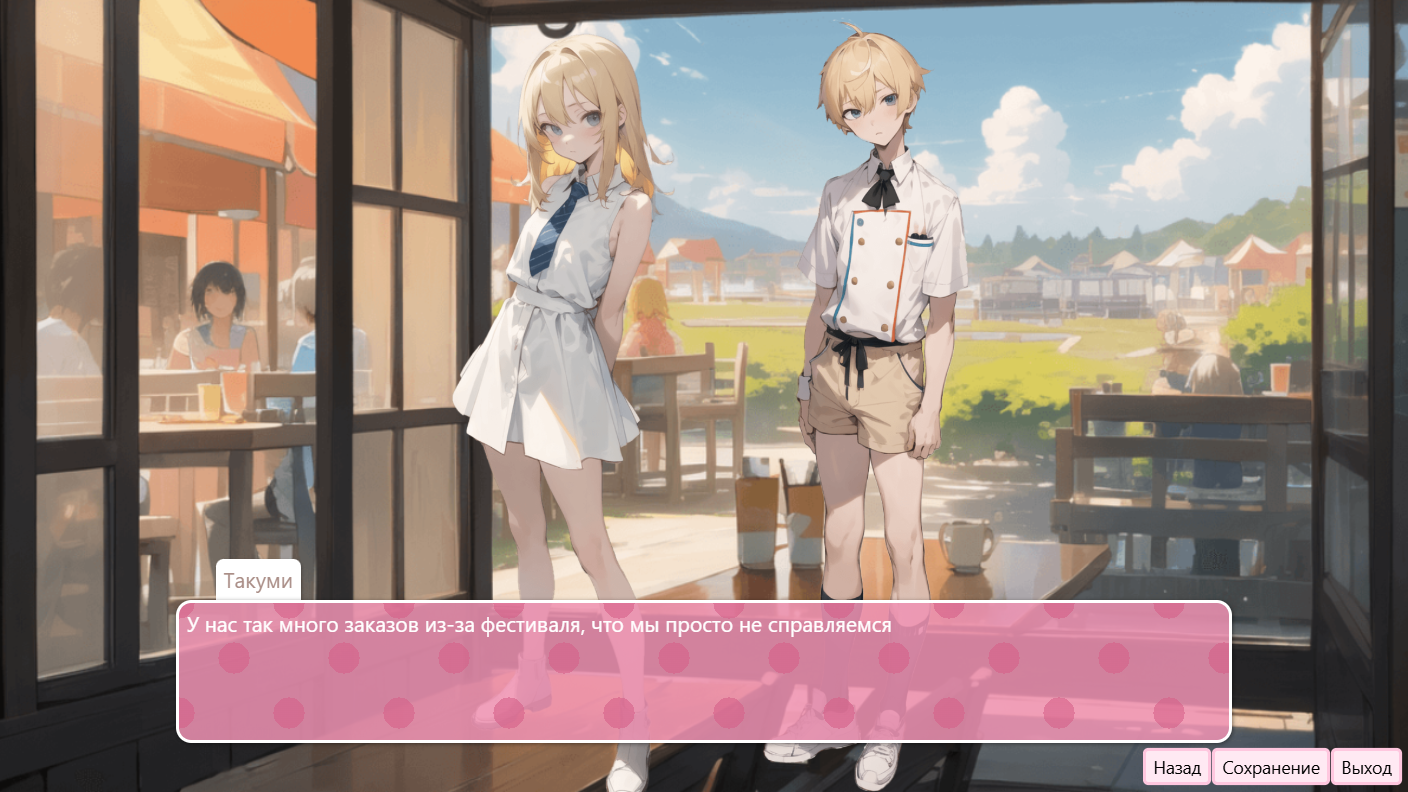
Task: Click Takumi's dialogue line about festival orders
Action: 540,625
